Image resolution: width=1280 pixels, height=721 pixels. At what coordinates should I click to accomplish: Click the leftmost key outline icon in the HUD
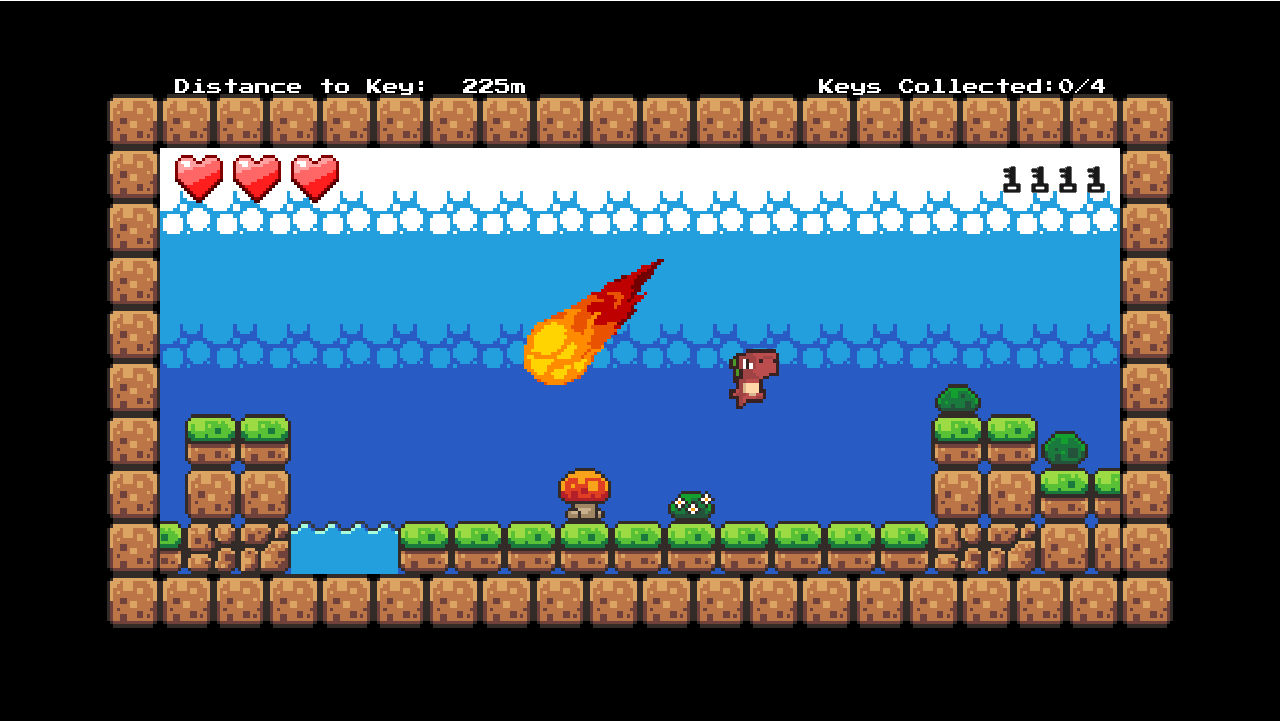(1010, 180)
